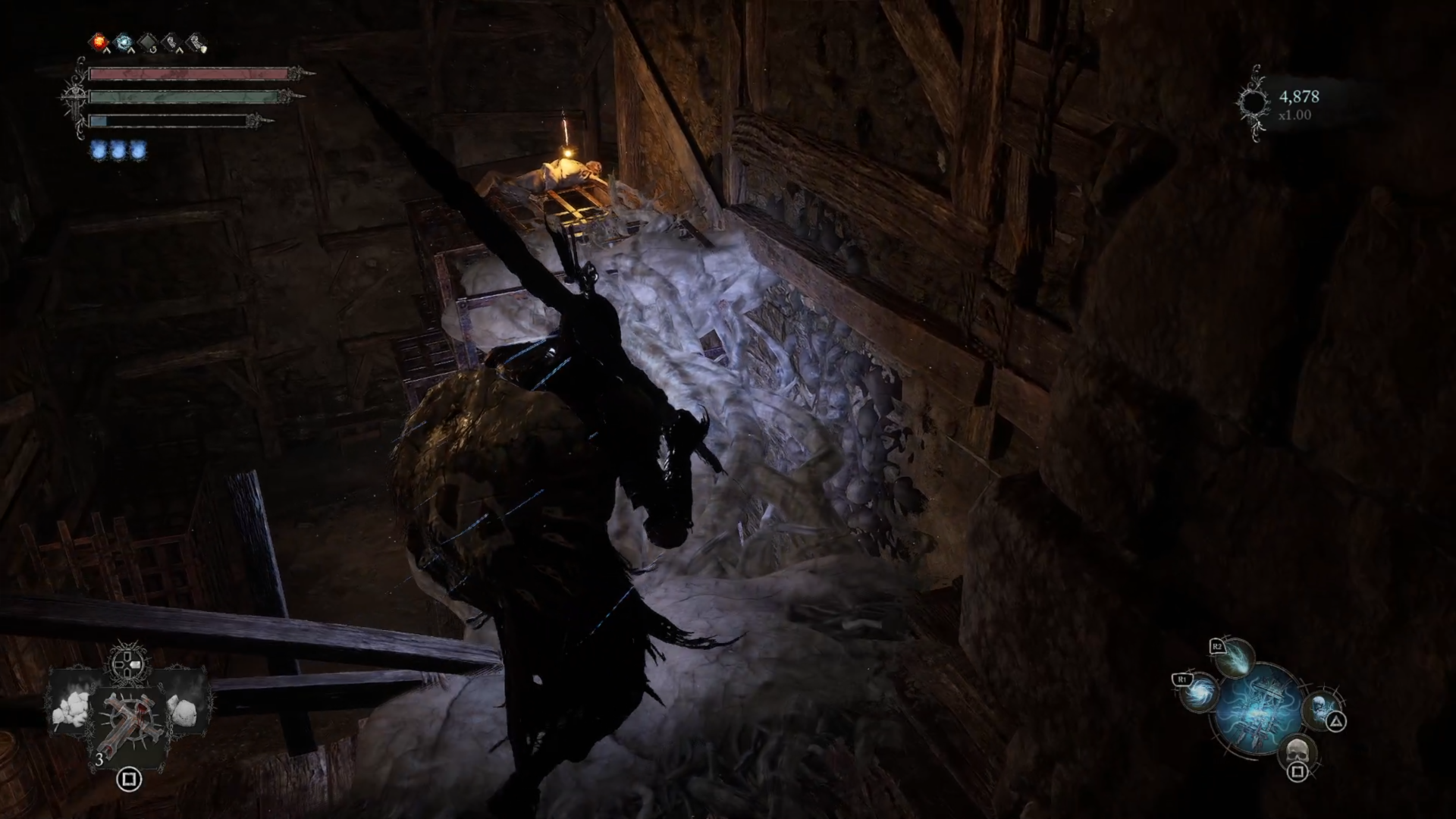Click the Umbral lamp emblem in spell wheel center

pos(1259,711)
